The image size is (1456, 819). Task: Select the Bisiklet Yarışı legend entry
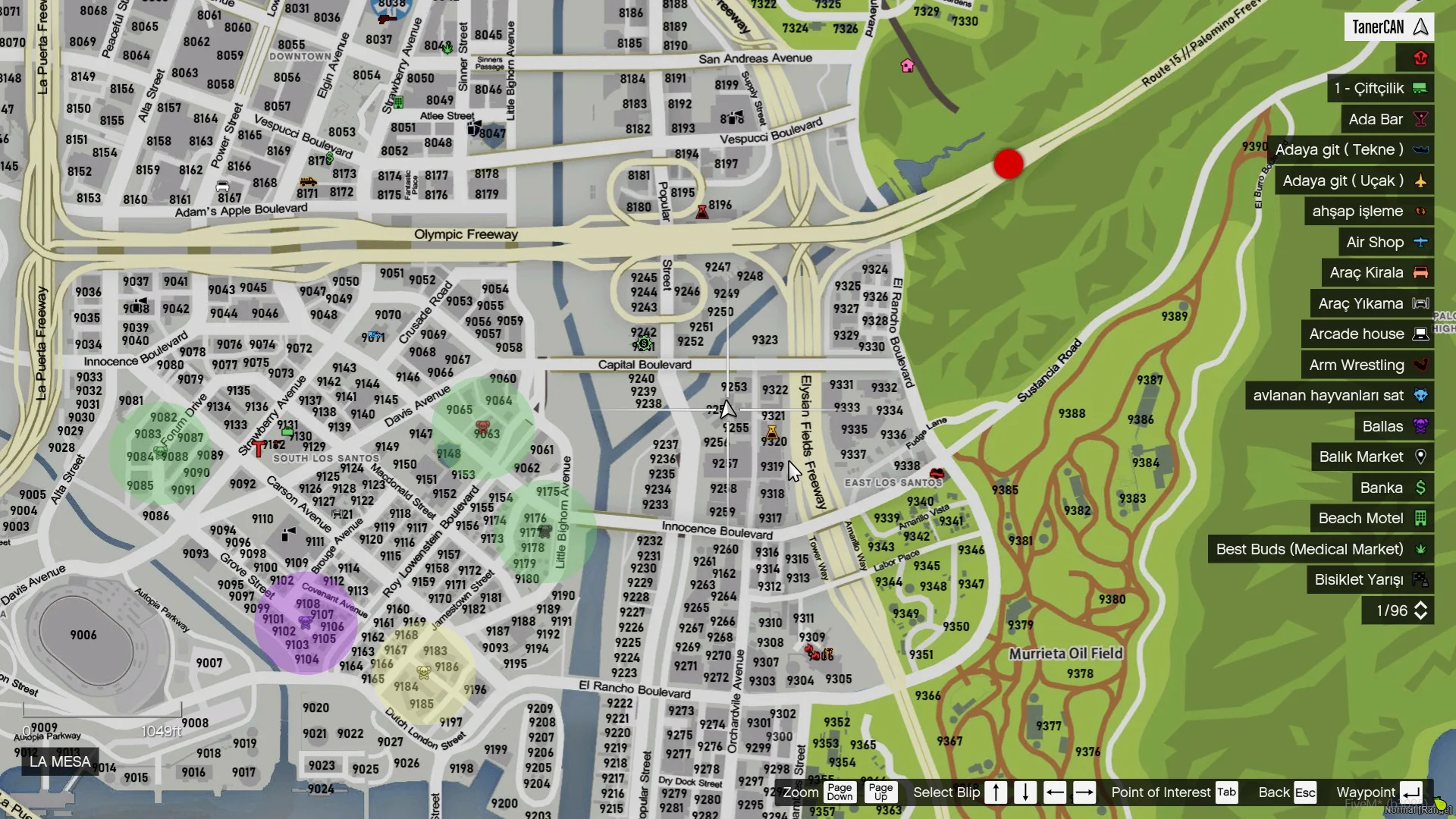[1370, 580]
